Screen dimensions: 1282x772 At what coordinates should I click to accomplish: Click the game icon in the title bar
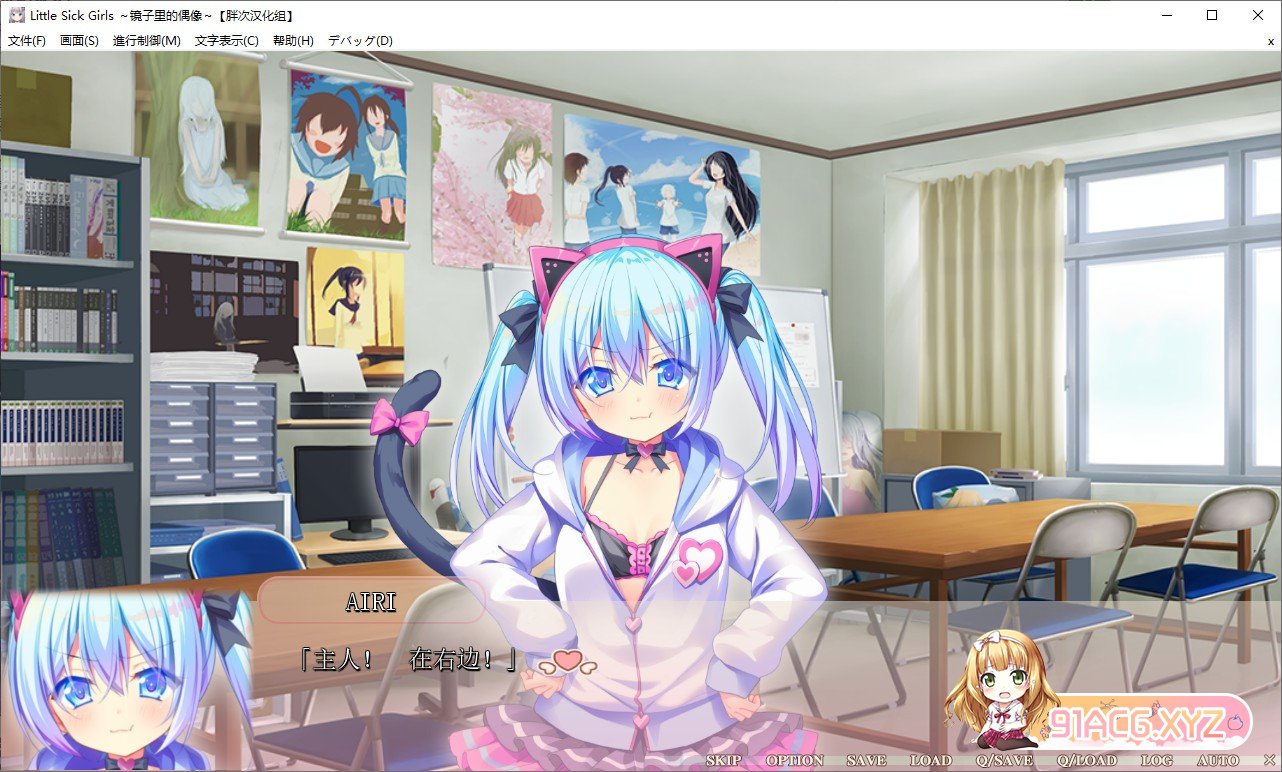click(x=16, y=14)
